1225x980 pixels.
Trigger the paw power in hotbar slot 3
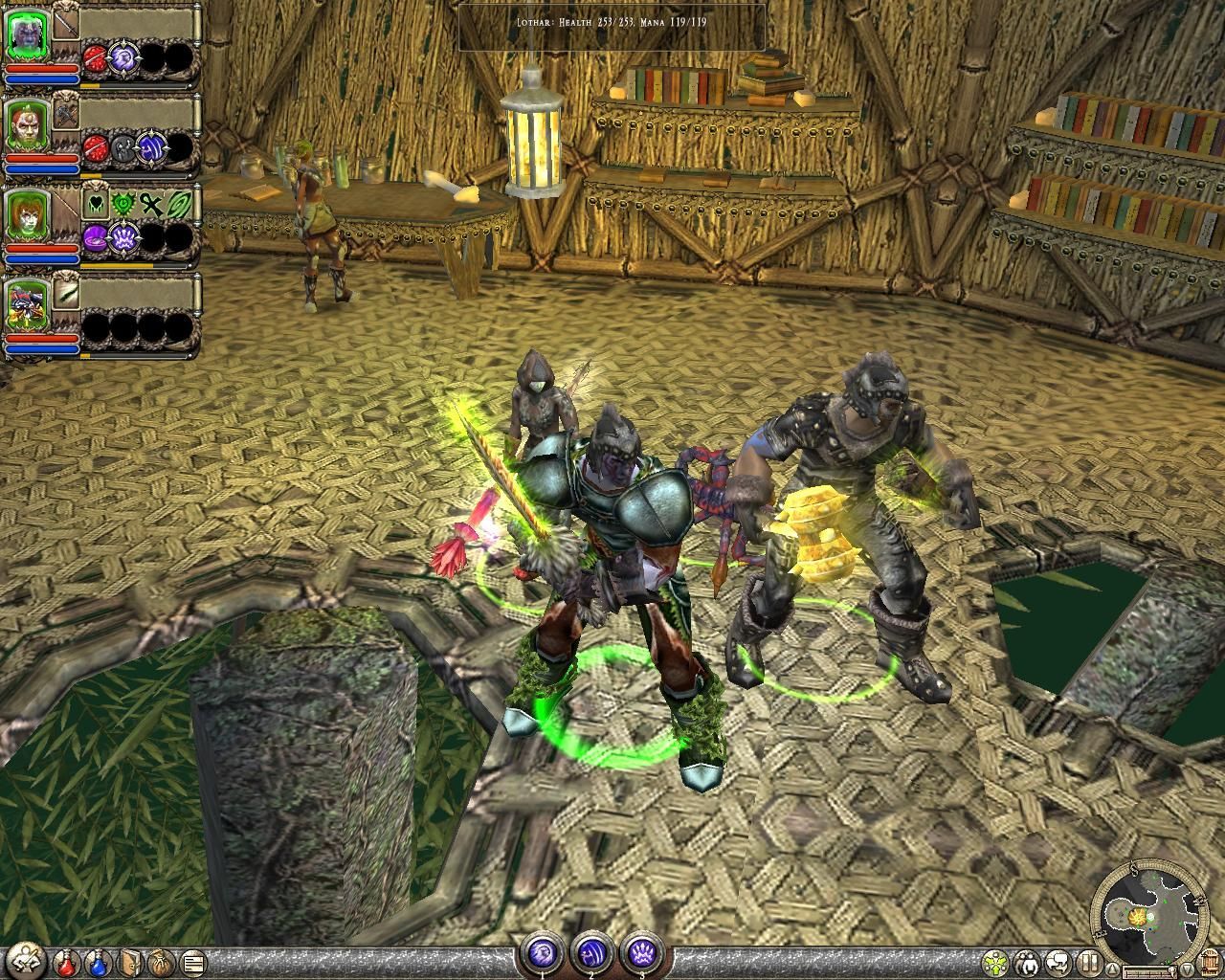coord(639,952)
